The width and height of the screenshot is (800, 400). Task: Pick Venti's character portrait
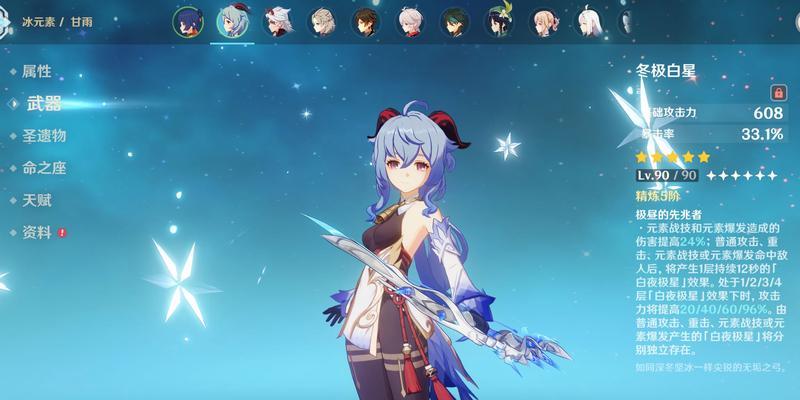tap(500, 20)
